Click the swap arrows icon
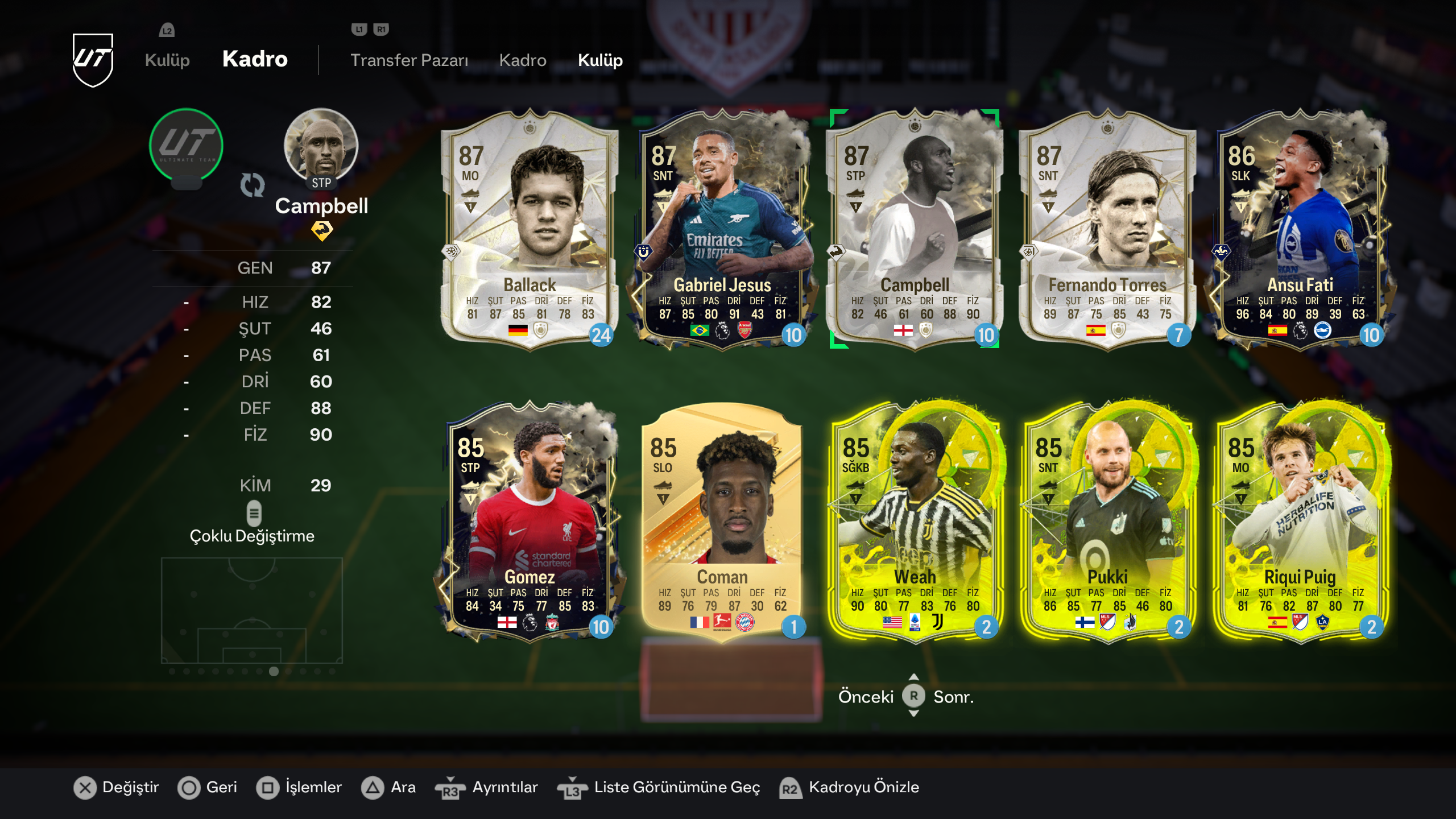The image size is (1456, 819). click(253, 185)
